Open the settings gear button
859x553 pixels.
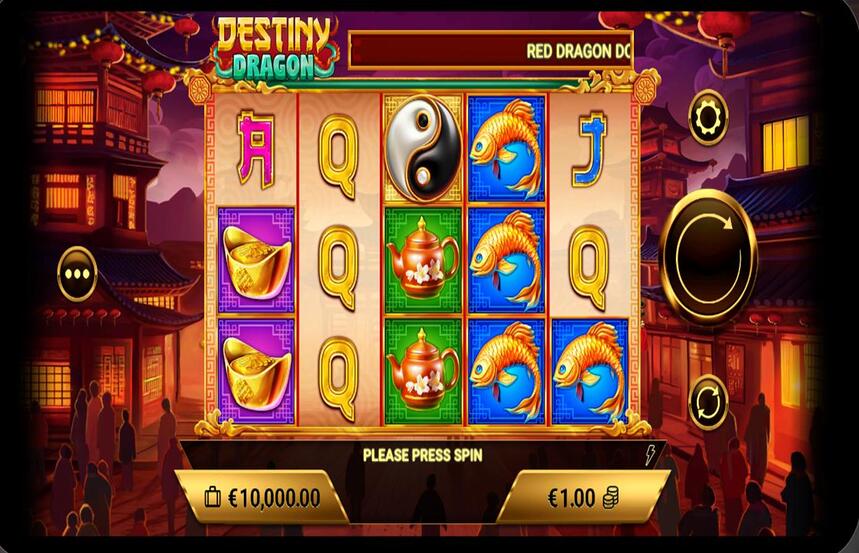[708, 117]
